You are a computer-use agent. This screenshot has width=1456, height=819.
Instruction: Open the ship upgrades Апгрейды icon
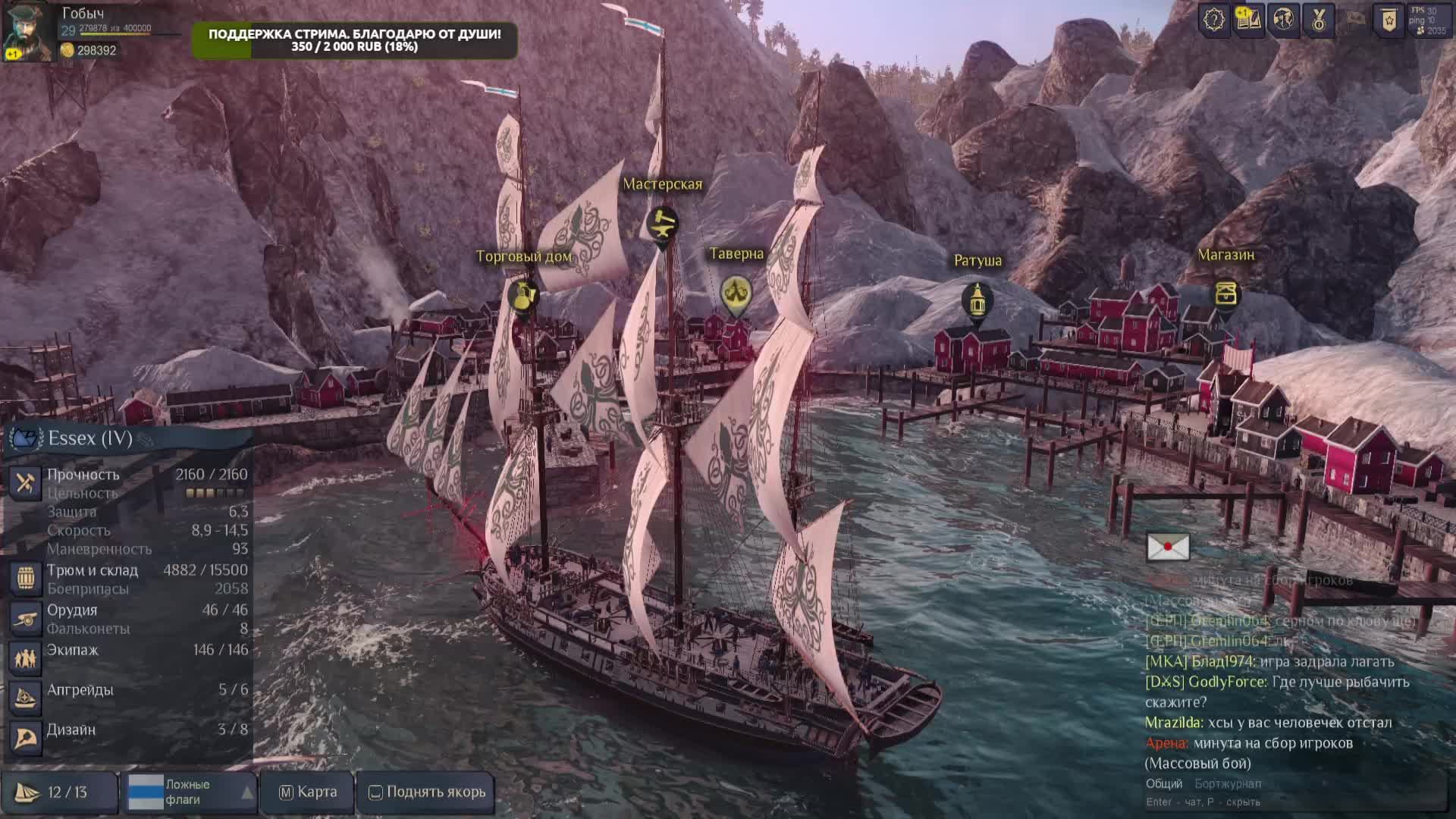(25, 698)
